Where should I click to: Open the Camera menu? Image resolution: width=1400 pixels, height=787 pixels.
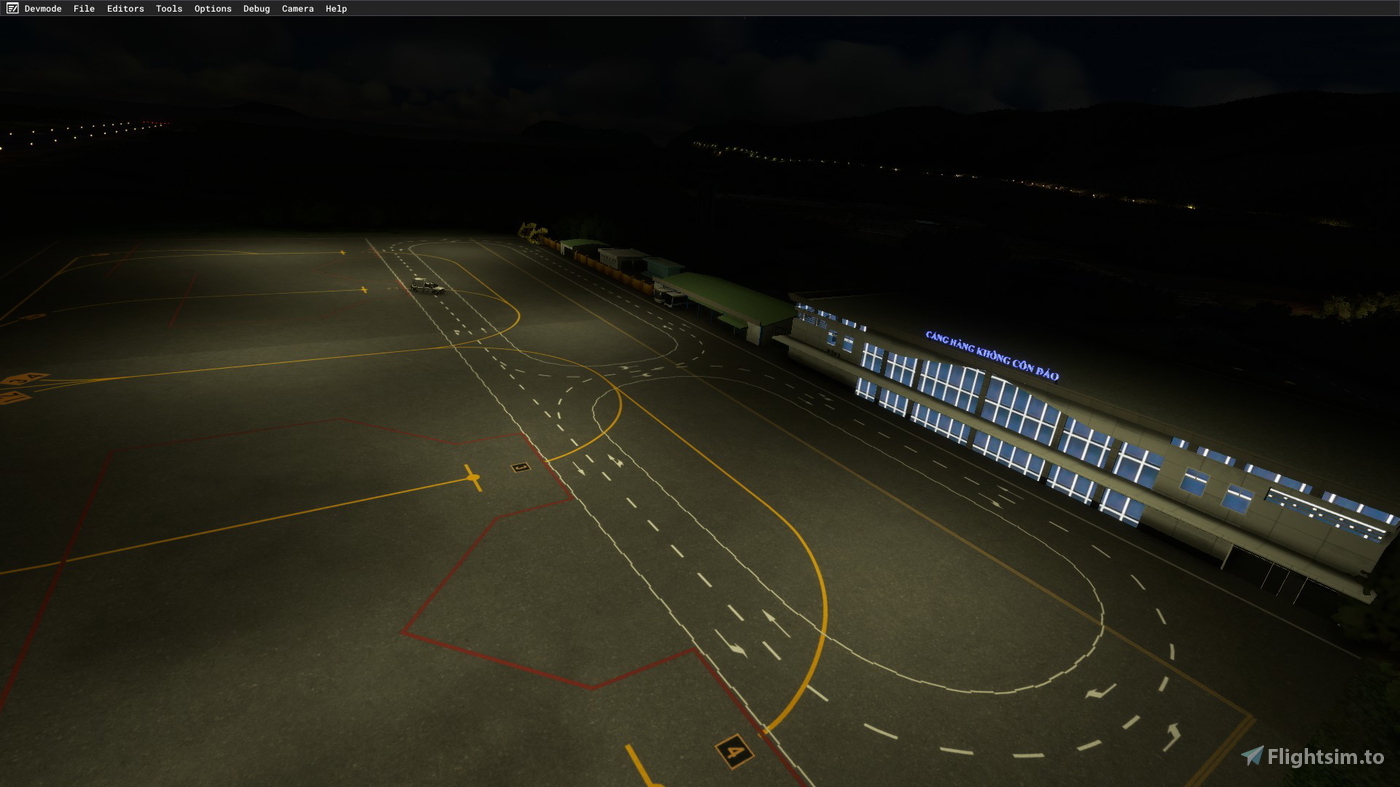(297, 8)
